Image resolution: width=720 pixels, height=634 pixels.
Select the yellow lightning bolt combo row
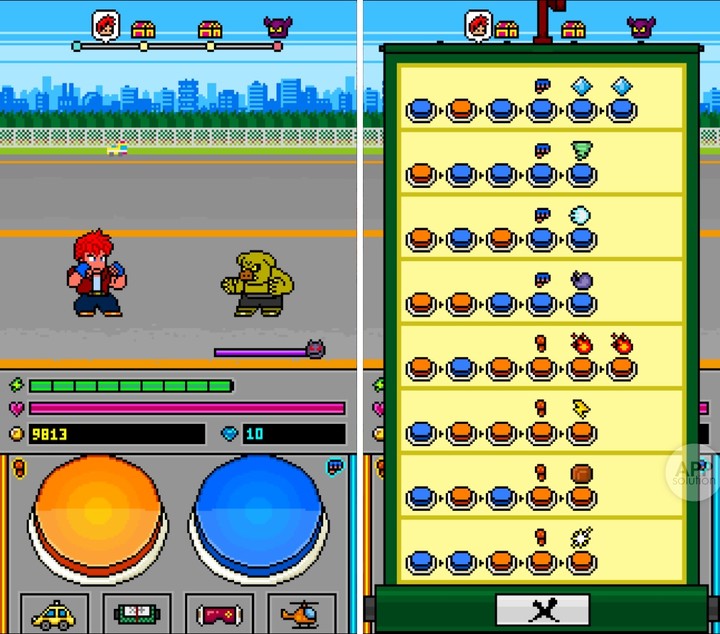click(540, 421)
